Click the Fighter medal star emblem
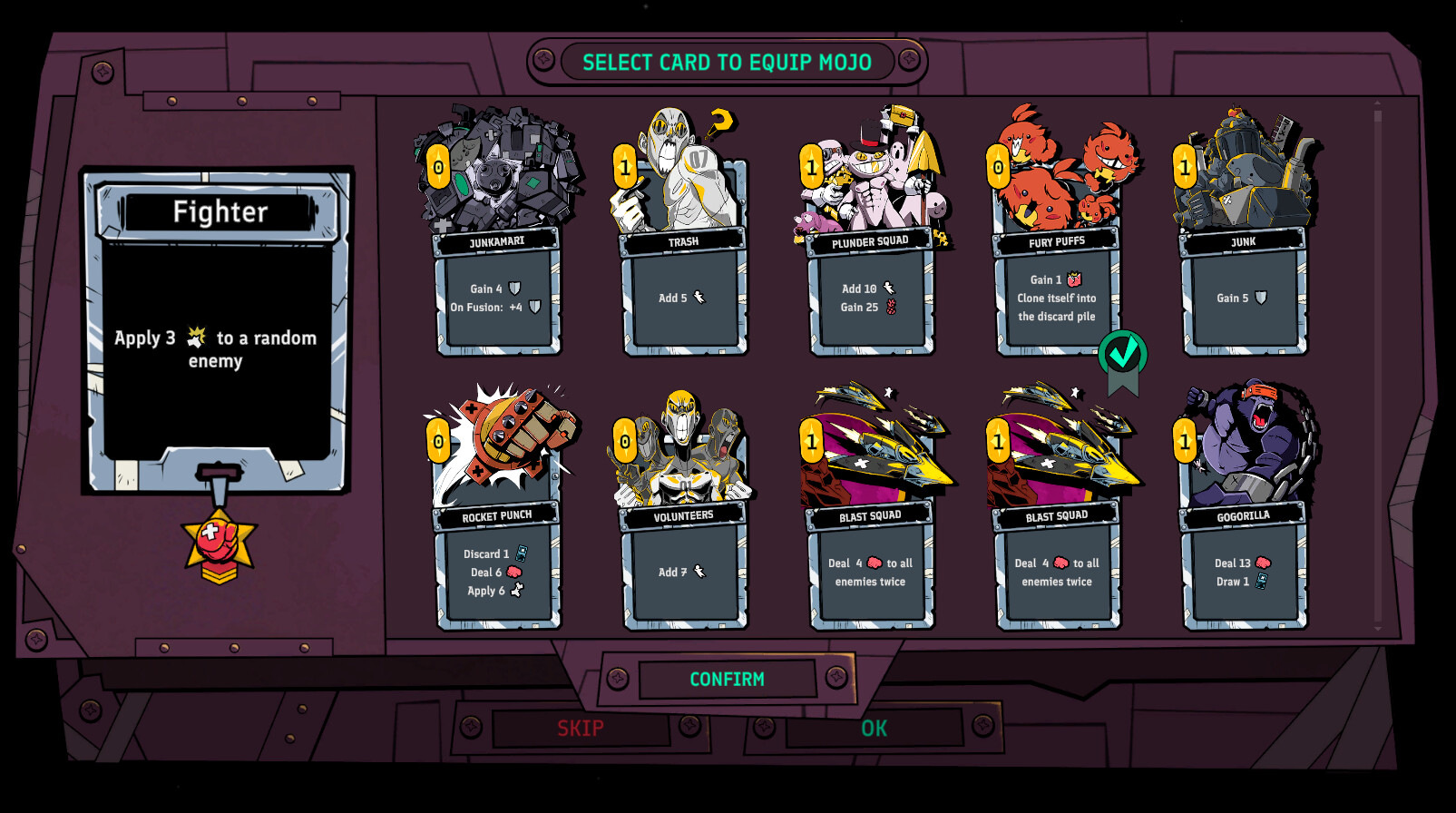The width and height of the screenshot is (1456, 813). tap(219, 545)
